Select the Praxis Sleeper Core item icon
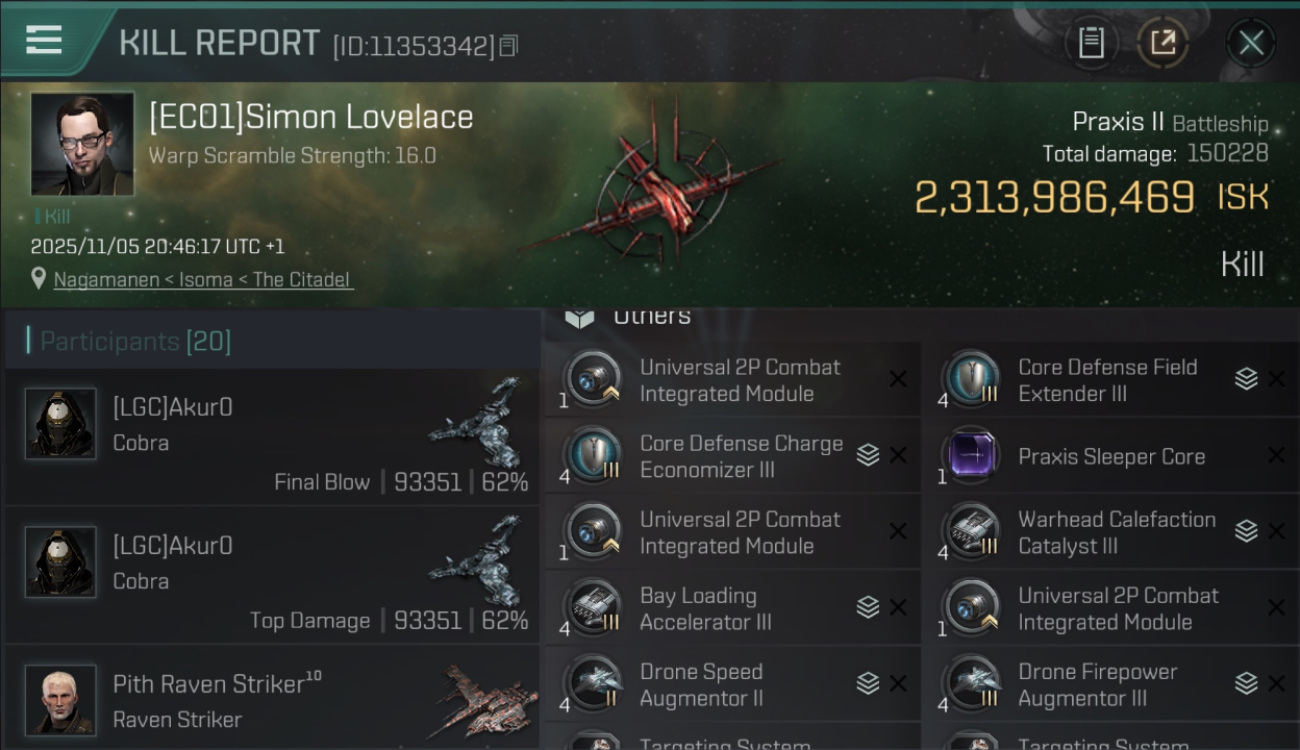 (x=971, y=456)
